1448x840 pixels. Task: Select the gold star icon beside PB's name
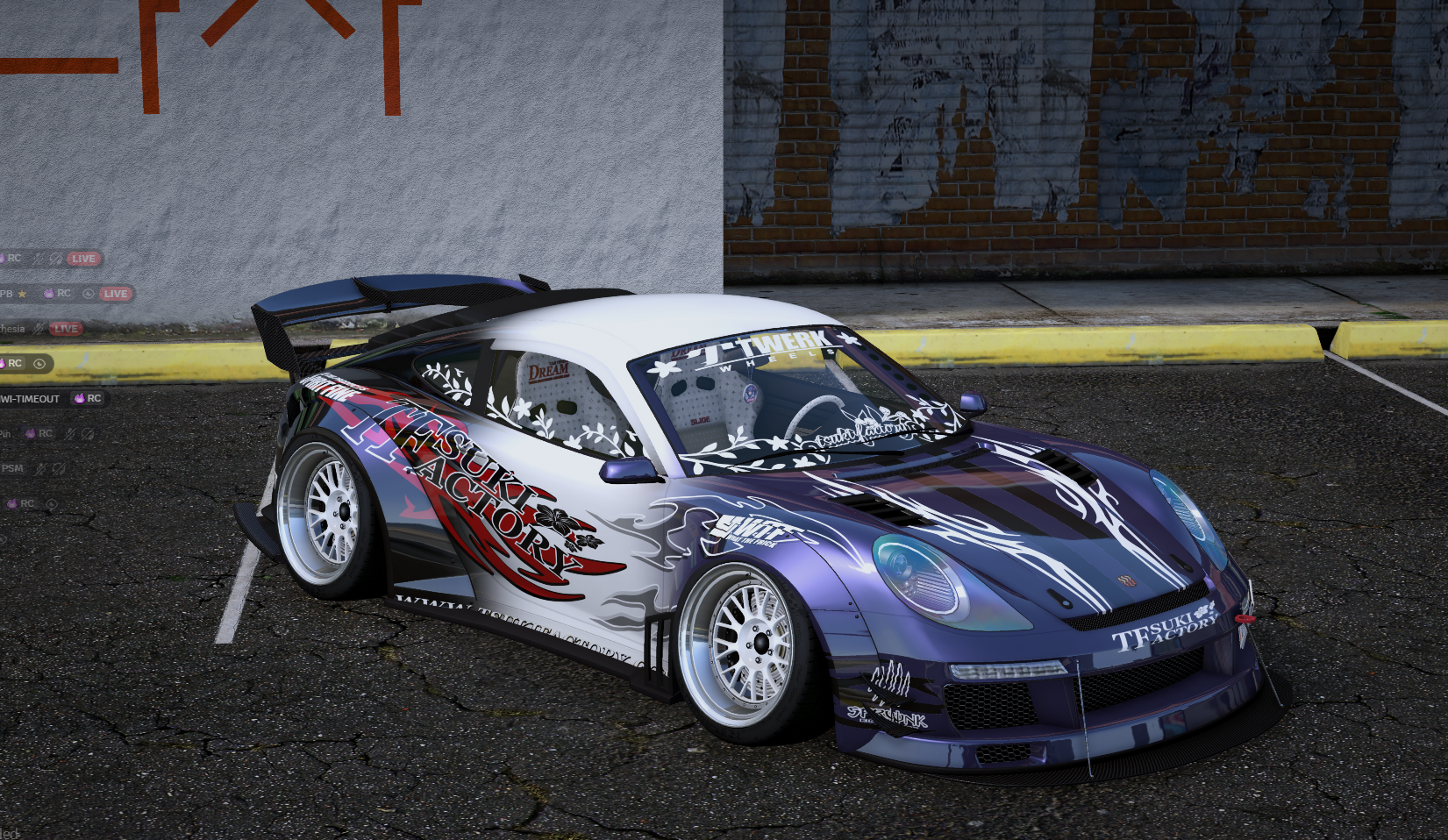[22, 295]
